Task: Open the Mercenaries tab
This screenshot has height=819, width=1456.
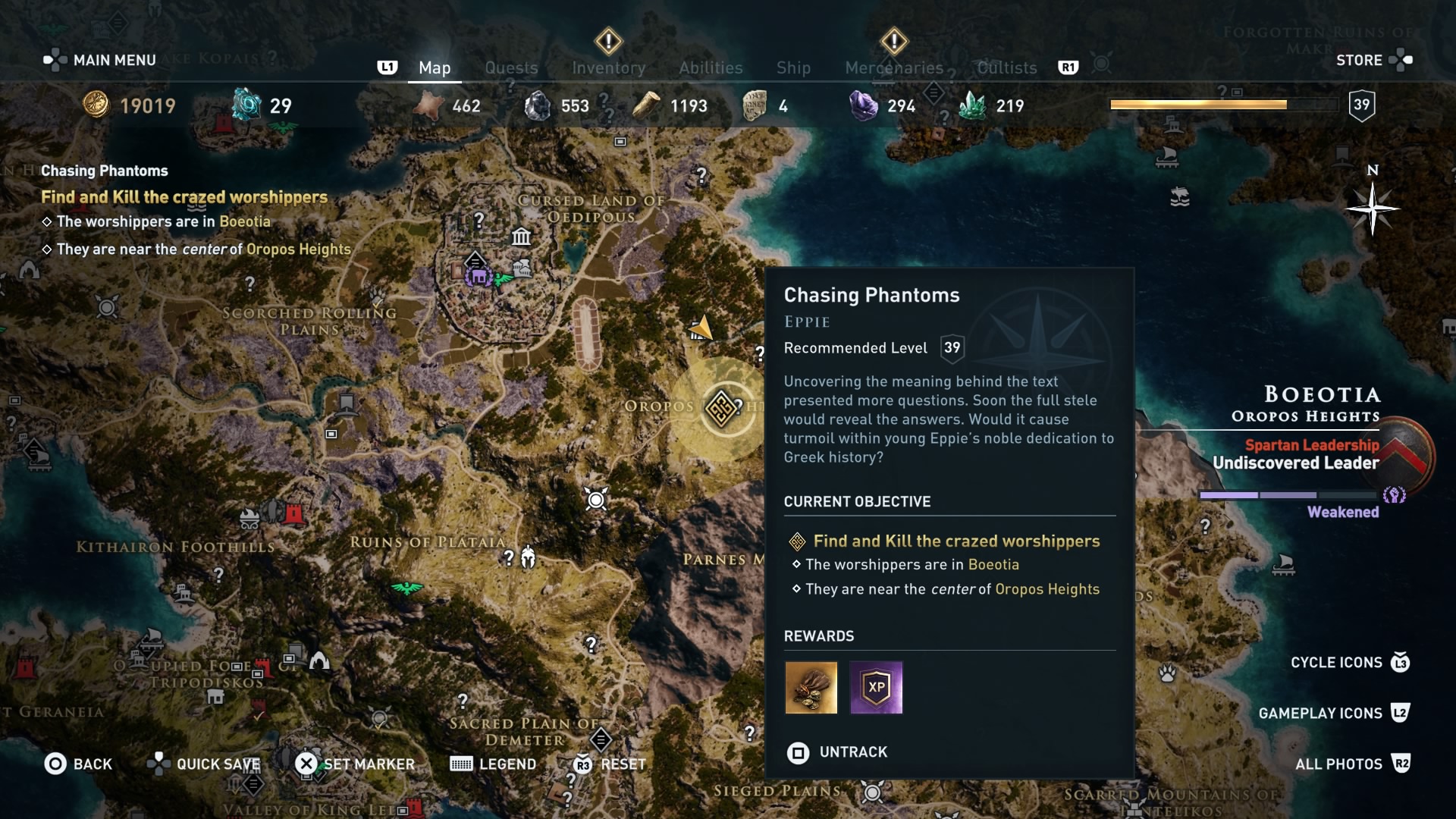Action: click(894, 67)
